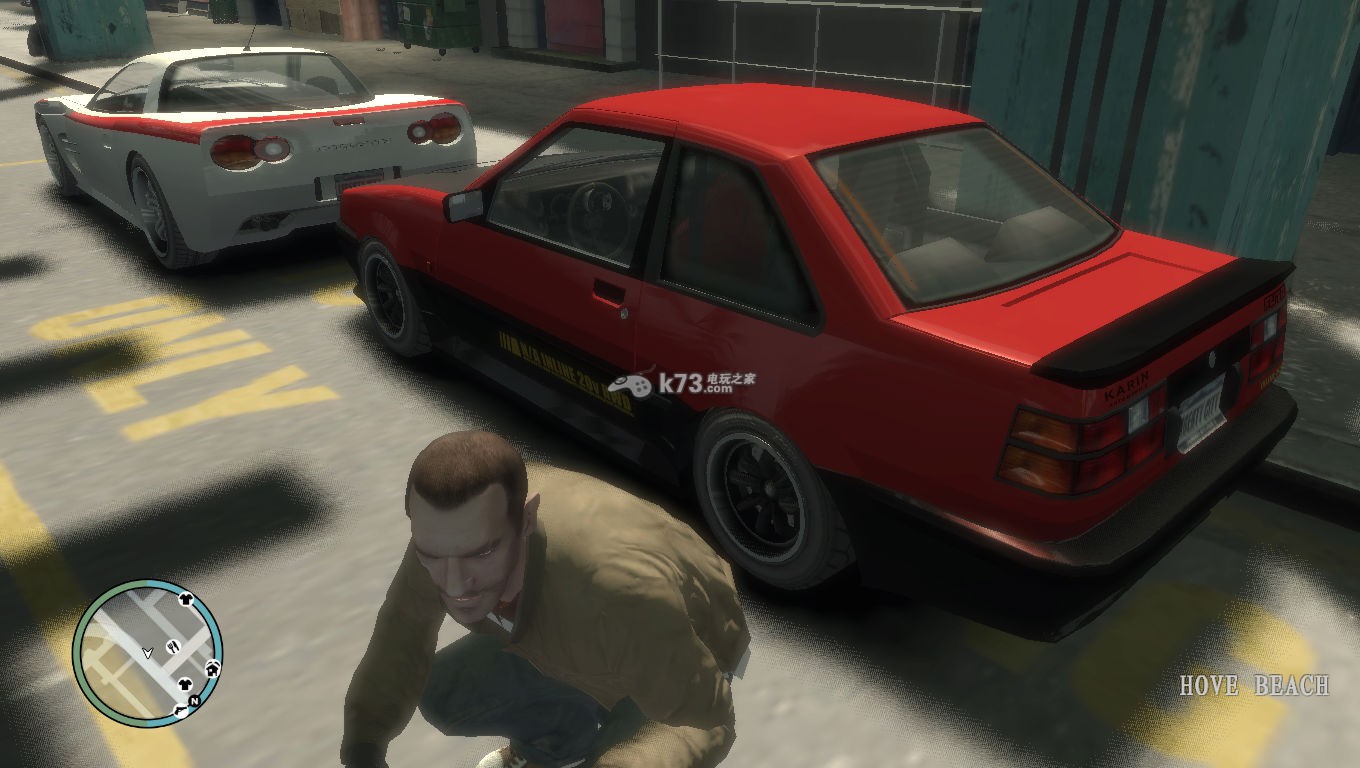Select the gun shop pistol blip
The image size is (1360, 768).
coord(180,709)
